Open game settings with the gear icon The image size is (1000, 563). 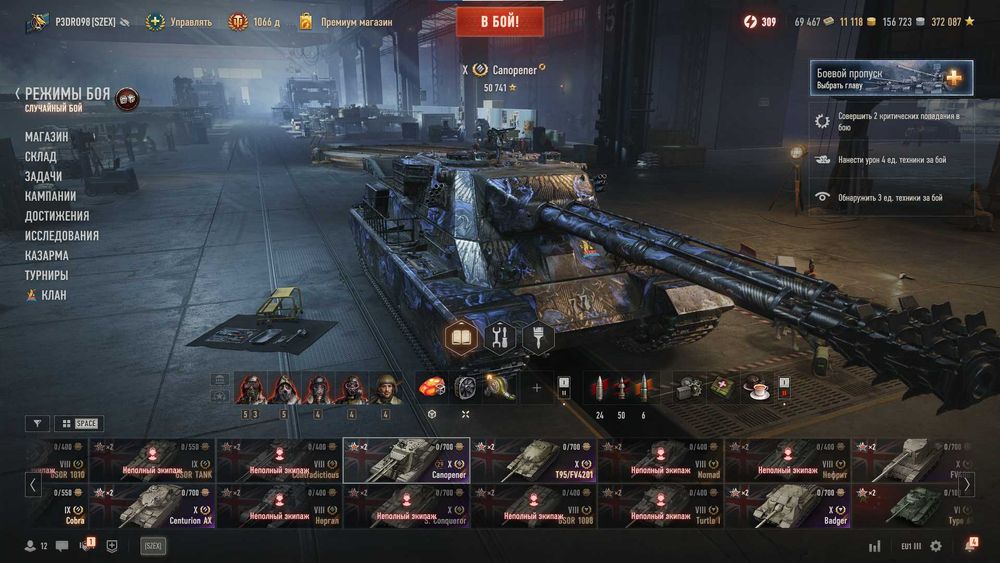936,546
